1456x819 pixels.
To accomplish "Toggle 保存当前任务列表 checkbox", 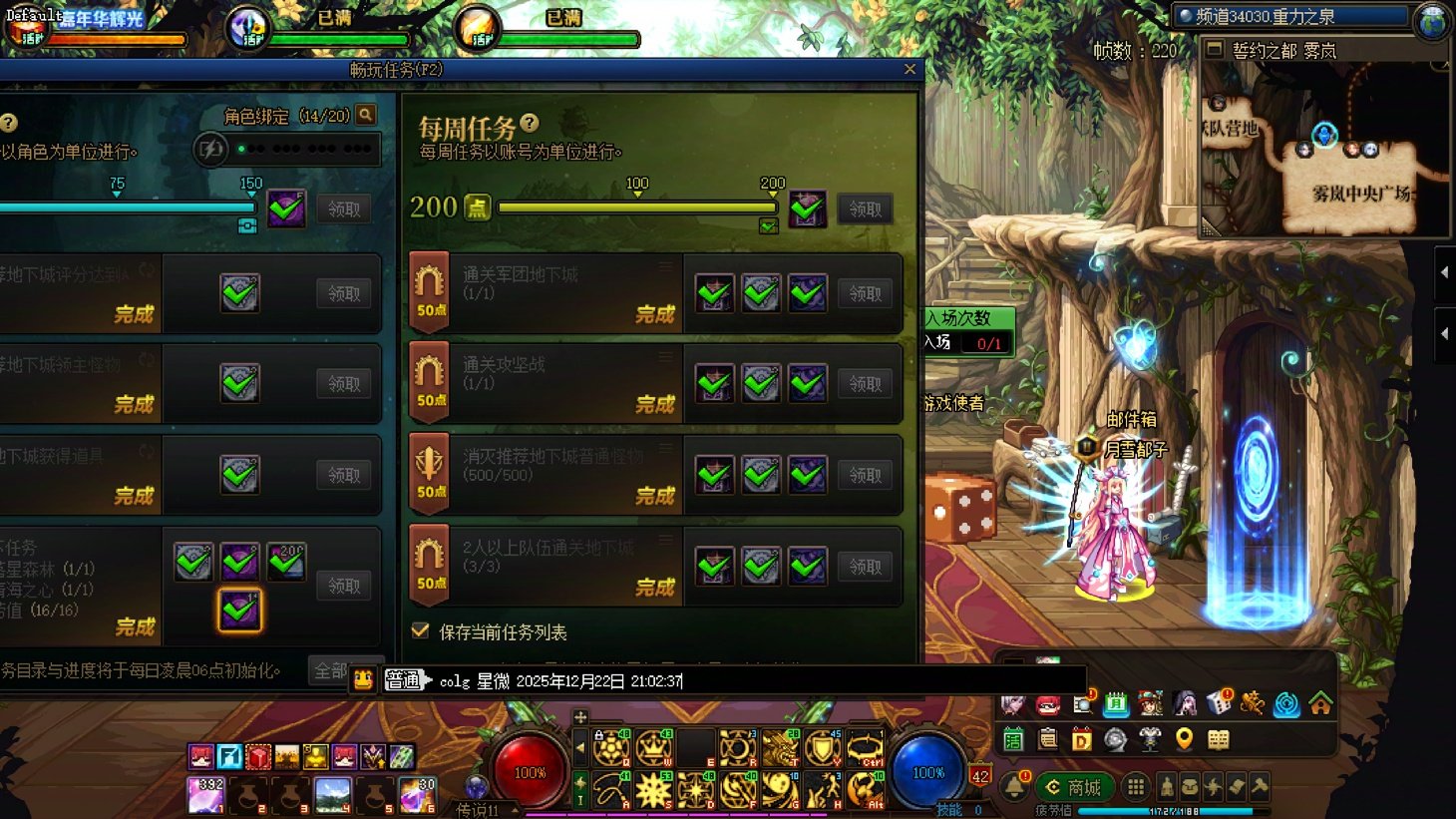I will coord(421,631).
